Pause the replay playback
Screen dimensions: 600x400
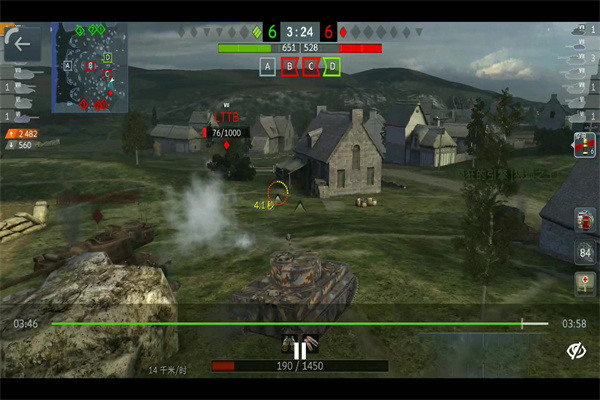pos(299,350)
